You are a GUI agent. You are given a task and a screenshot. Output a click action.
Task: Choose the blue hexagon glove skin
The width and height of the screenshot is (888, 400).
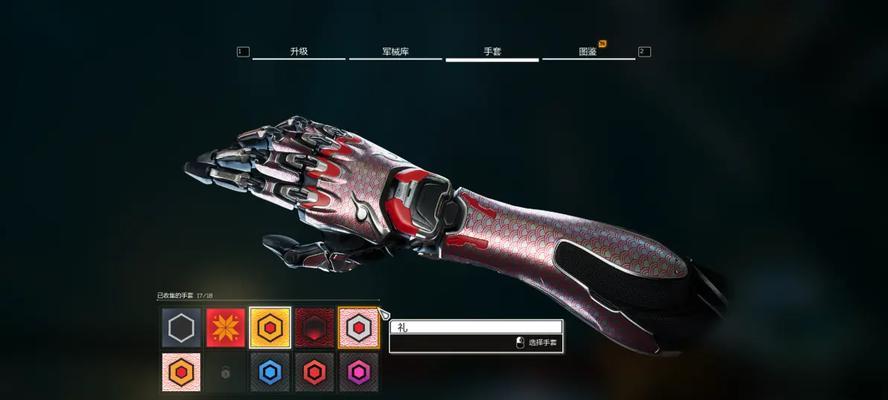(x=270, y=372)
